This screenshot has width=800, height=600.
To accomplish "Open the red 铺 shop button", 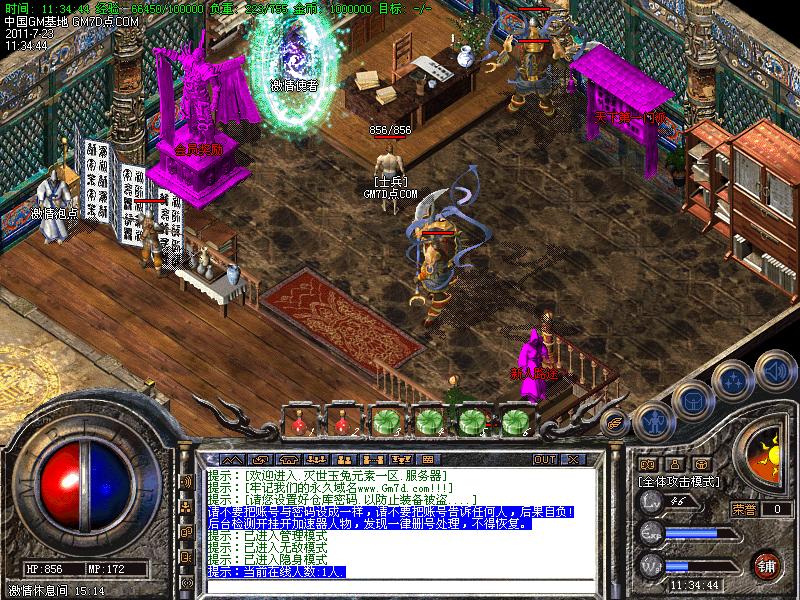I will 767,564.
